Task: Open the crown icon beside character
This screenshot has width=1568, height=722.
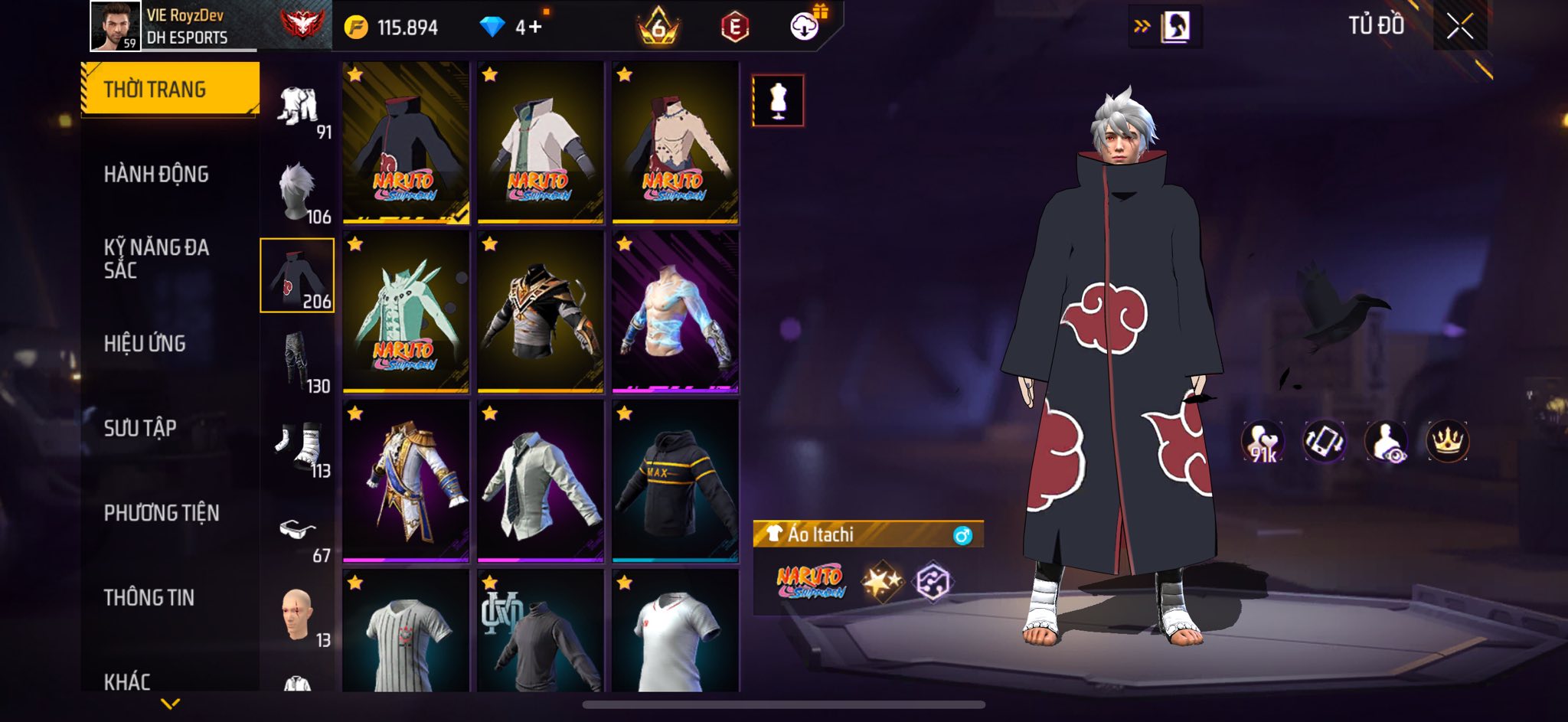Action: point(1447,442)
